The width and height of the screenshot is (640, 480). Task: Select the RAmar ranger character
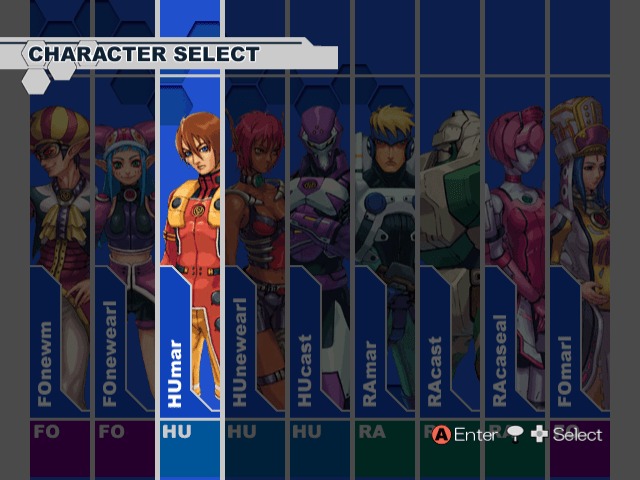point(385,250)
